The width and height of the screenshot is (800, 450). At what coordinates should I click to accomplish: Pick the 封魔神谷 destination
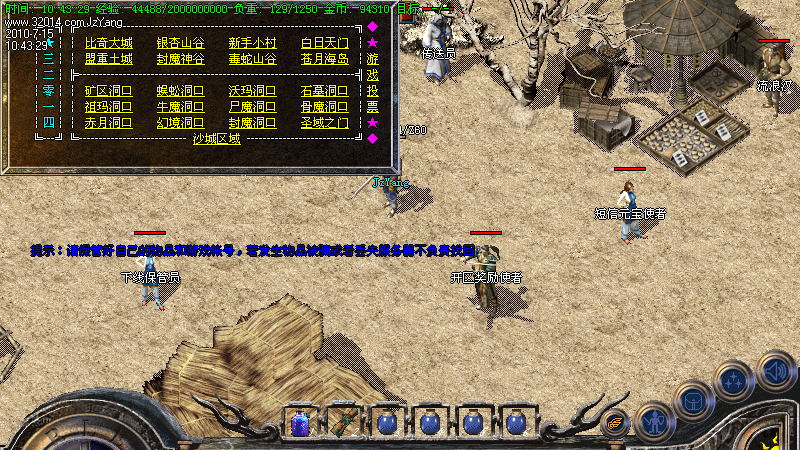tap(180, 59)
